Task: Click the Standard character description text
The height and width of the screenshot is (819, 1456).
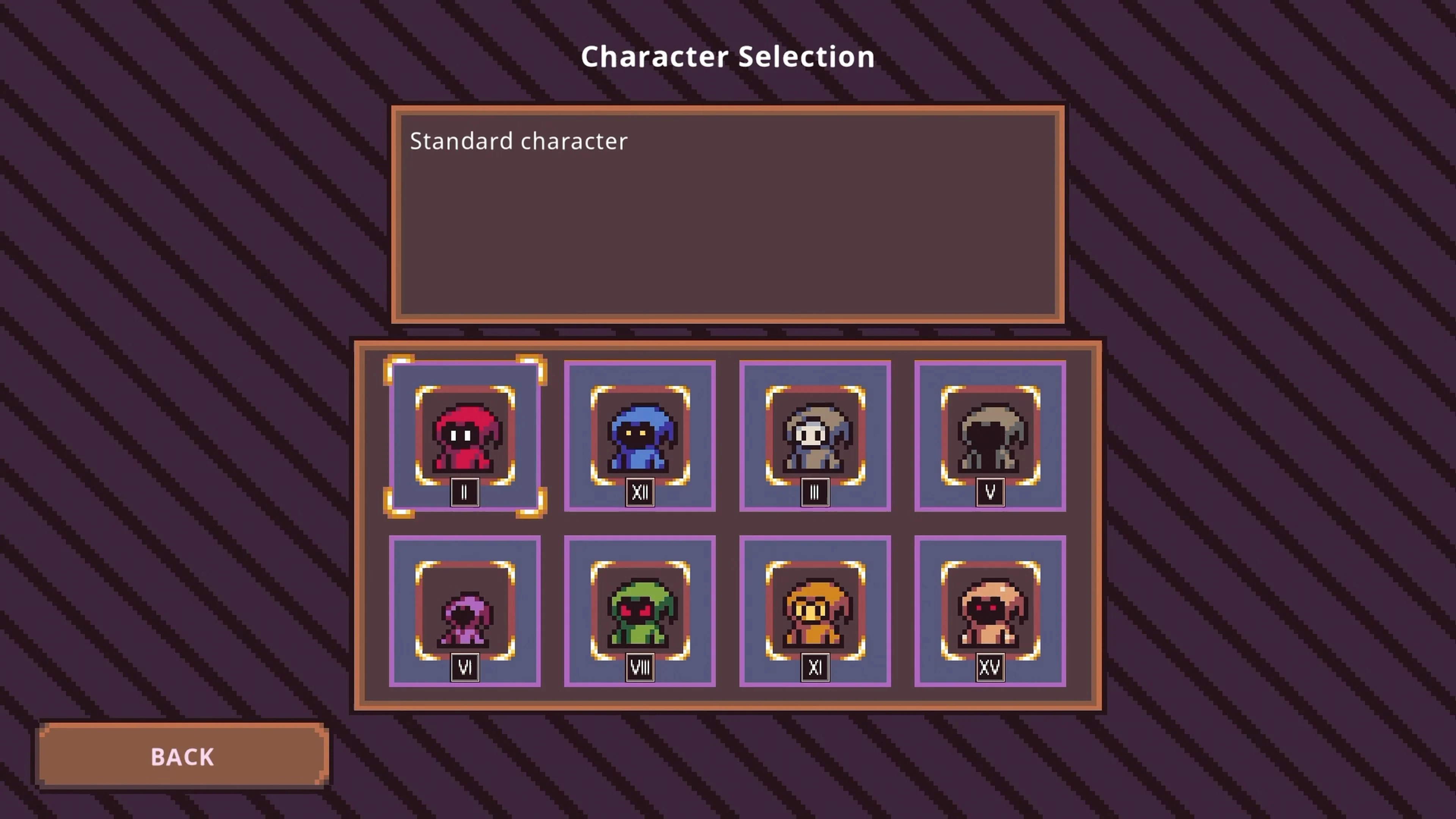Action: click(518, 141)
